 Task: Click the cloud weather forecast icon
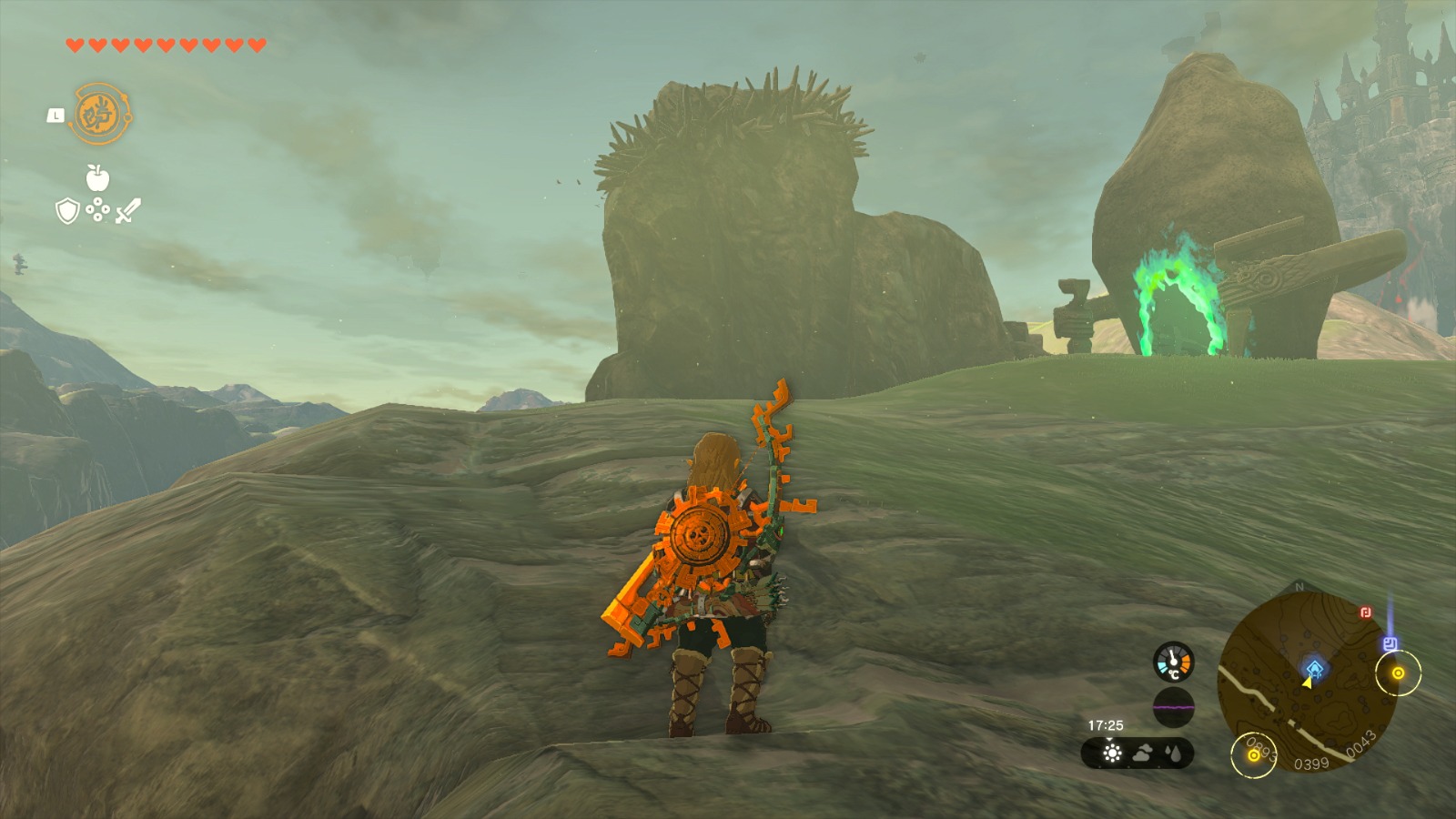coord(1144,753)
